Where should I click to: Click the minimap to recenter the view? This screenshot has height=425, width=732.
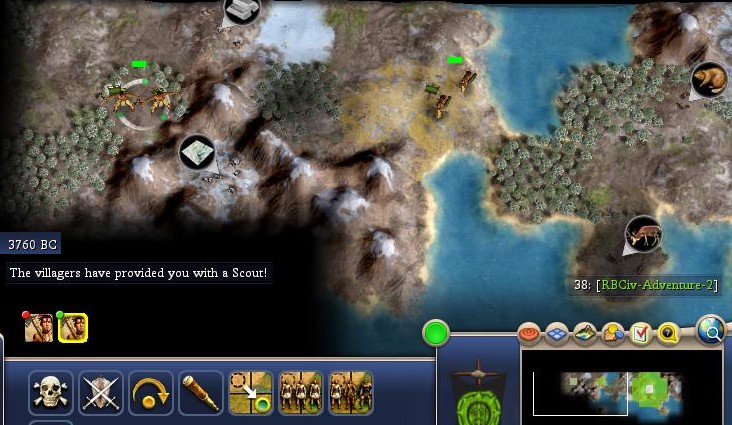pyautogui.click(x=620, y=383)
